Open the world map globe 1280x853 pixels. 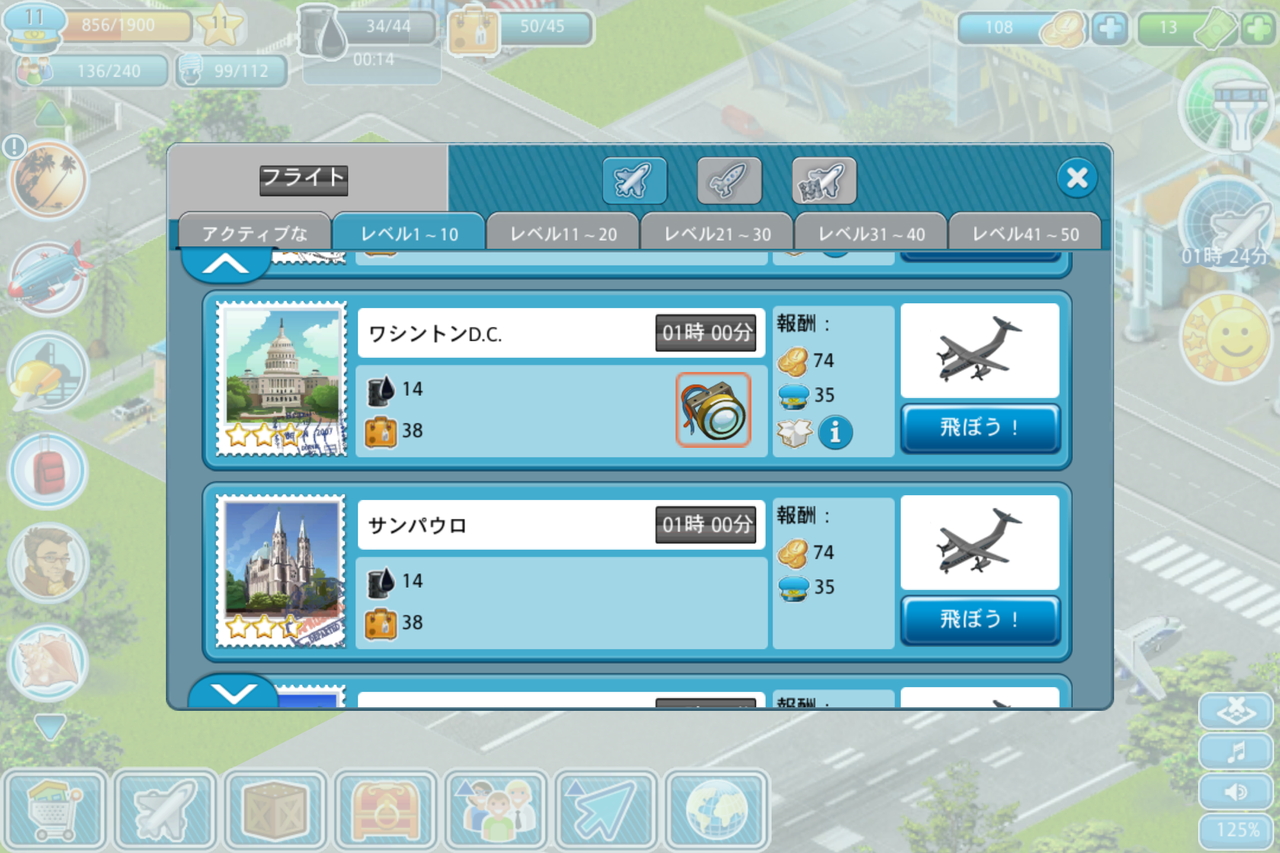pos(715,812)
